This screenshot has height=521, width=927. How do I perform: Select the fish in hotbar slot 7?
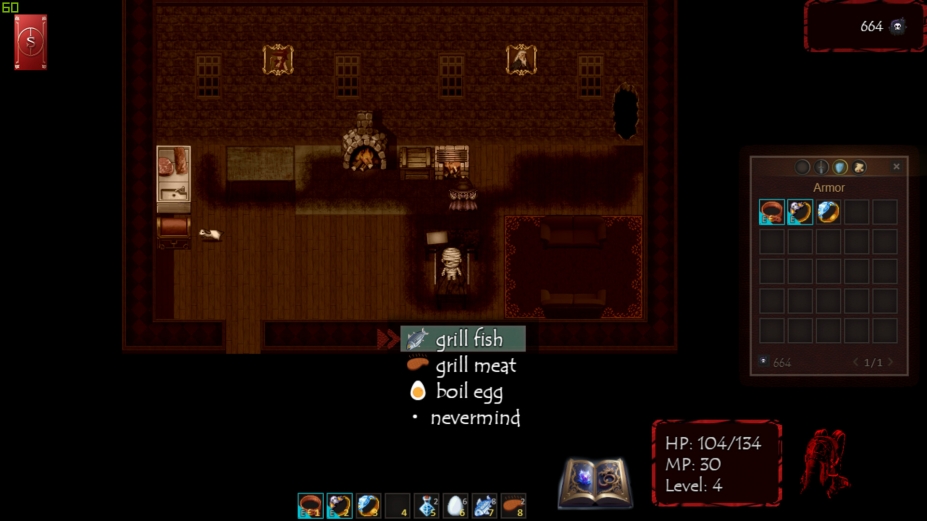484,506
